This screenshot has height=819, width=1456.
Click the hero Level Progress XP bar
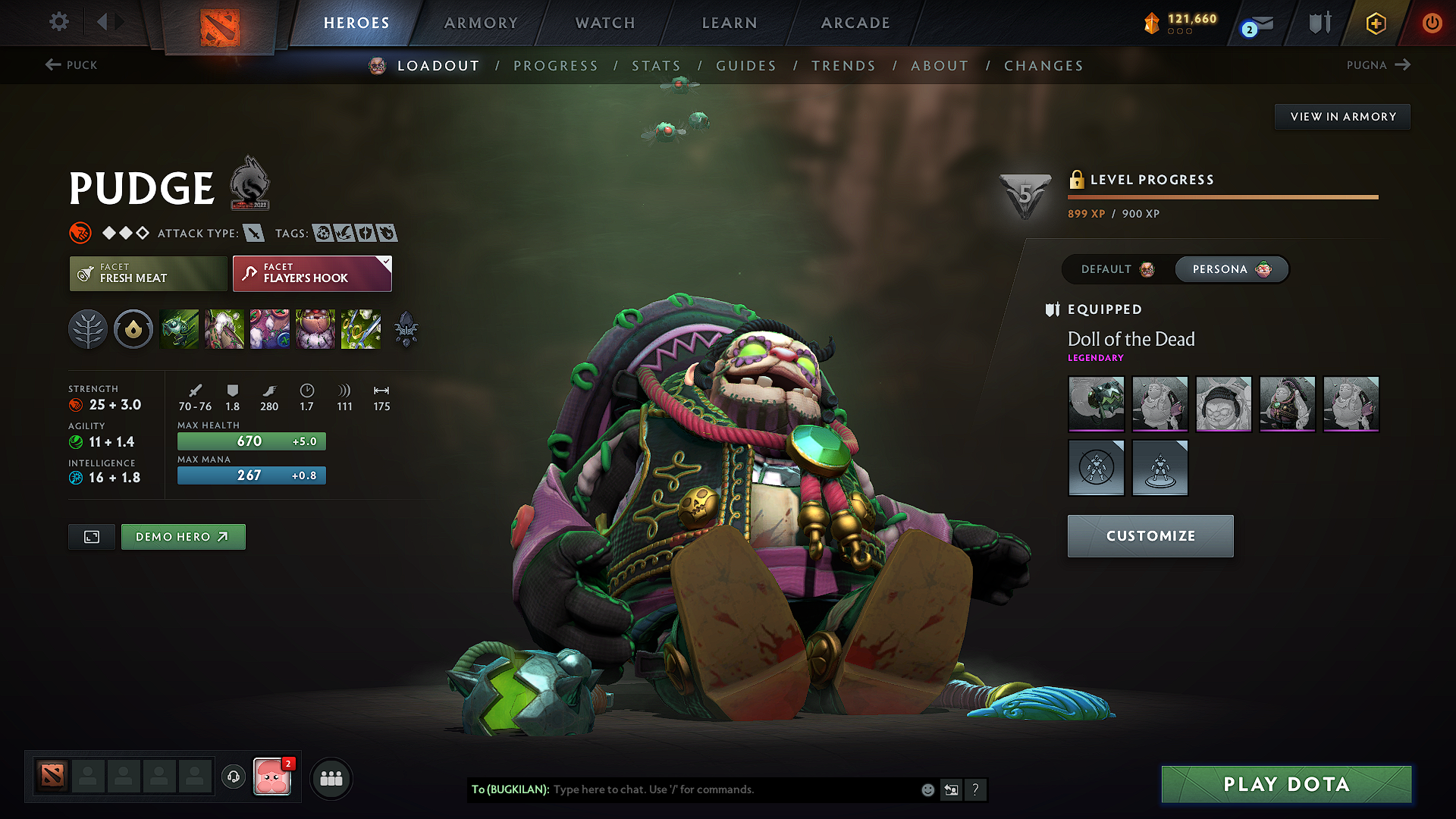click(1222, 196)
